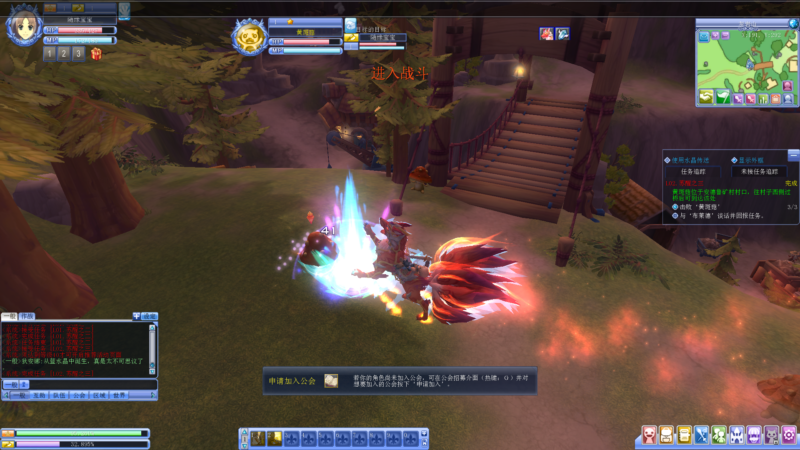Choose the 队伍 party chat channel

pyautogui.click(x=59, y=395)
